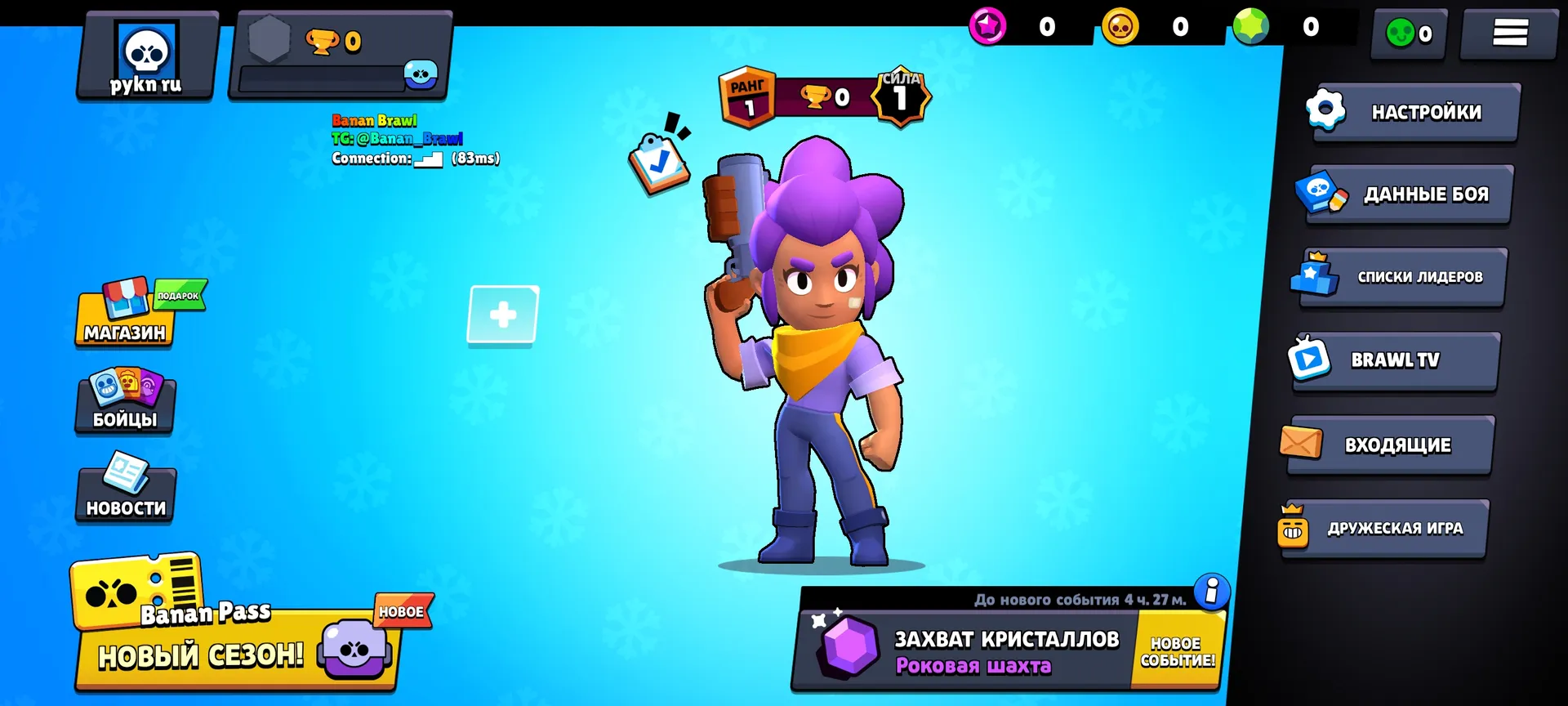
Task: Open Brawl TV
Action: 1395,360
